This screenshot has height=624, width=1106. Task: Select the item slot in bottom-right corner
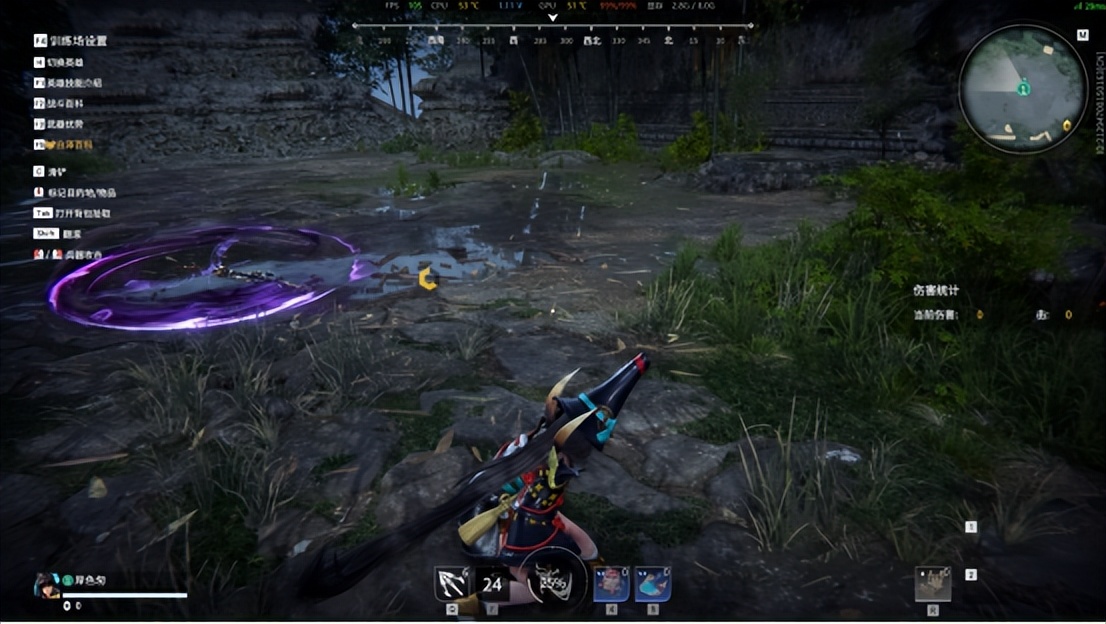tap(932, 584)
